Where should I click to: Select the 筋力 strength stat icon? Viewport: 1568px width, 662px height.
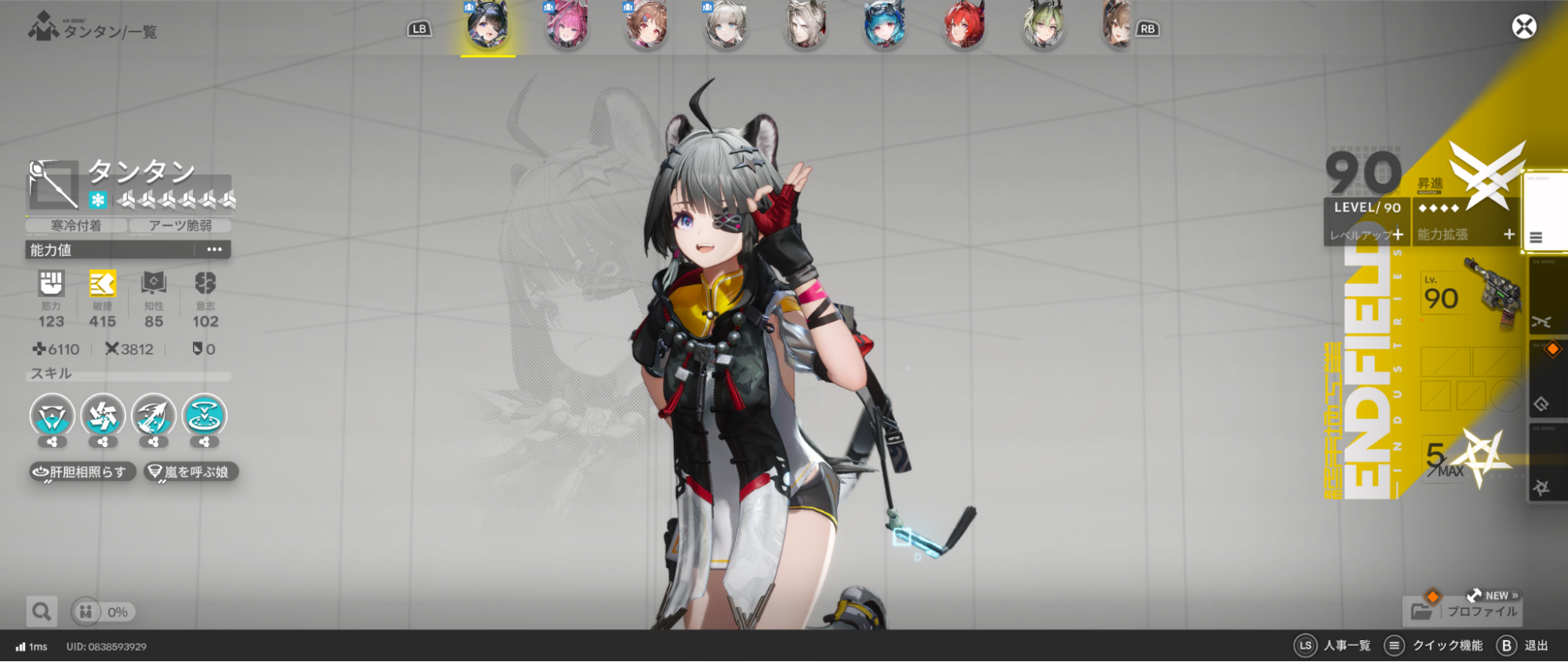click(51, 284)
